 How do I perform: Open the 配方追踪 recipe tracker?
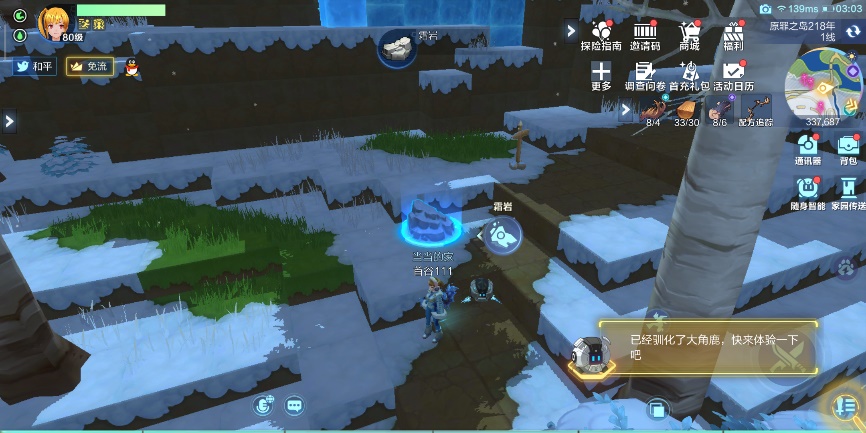coord(755,110)
